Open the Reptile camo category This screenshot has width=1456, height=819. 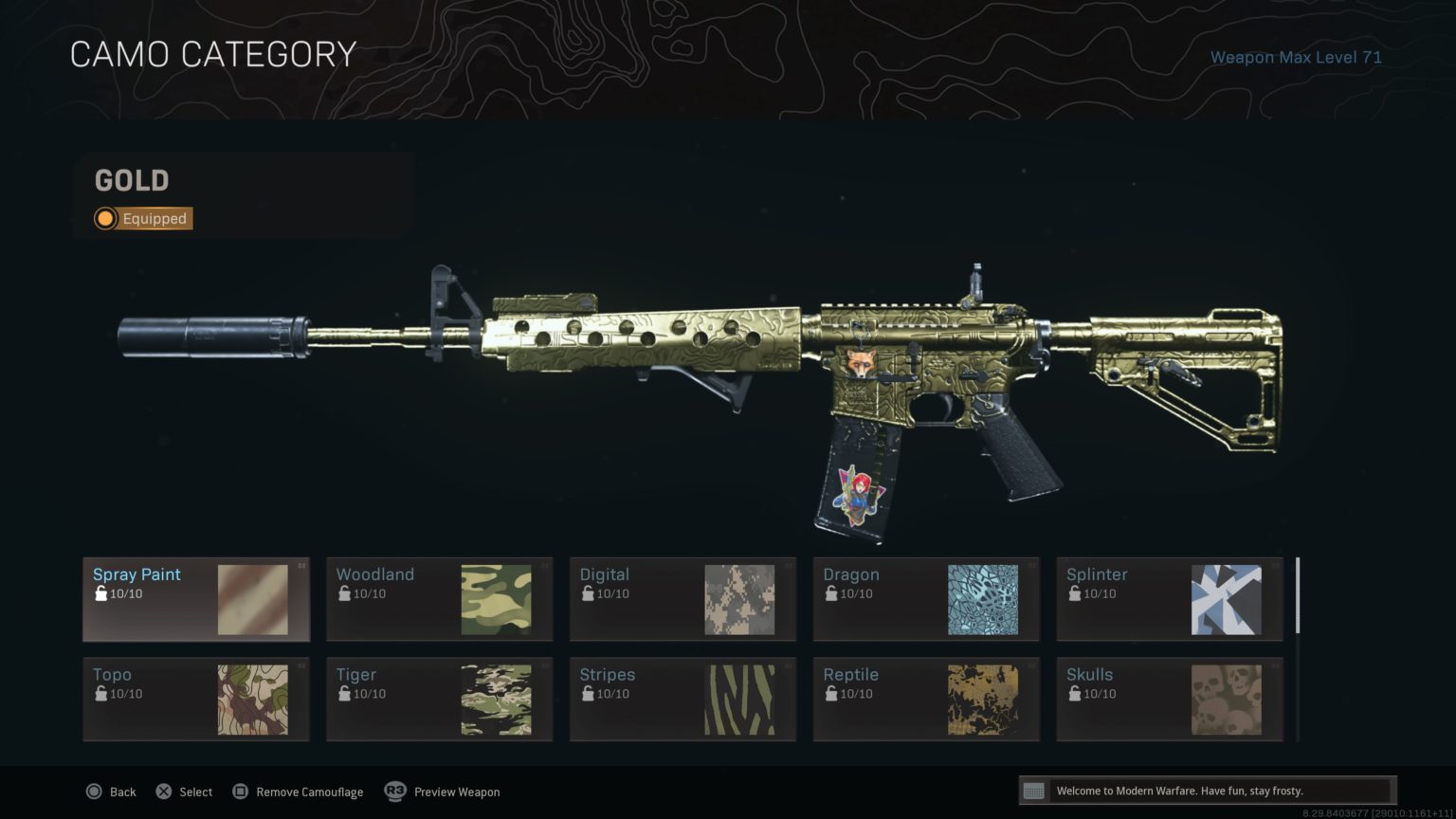click(926, 699)
